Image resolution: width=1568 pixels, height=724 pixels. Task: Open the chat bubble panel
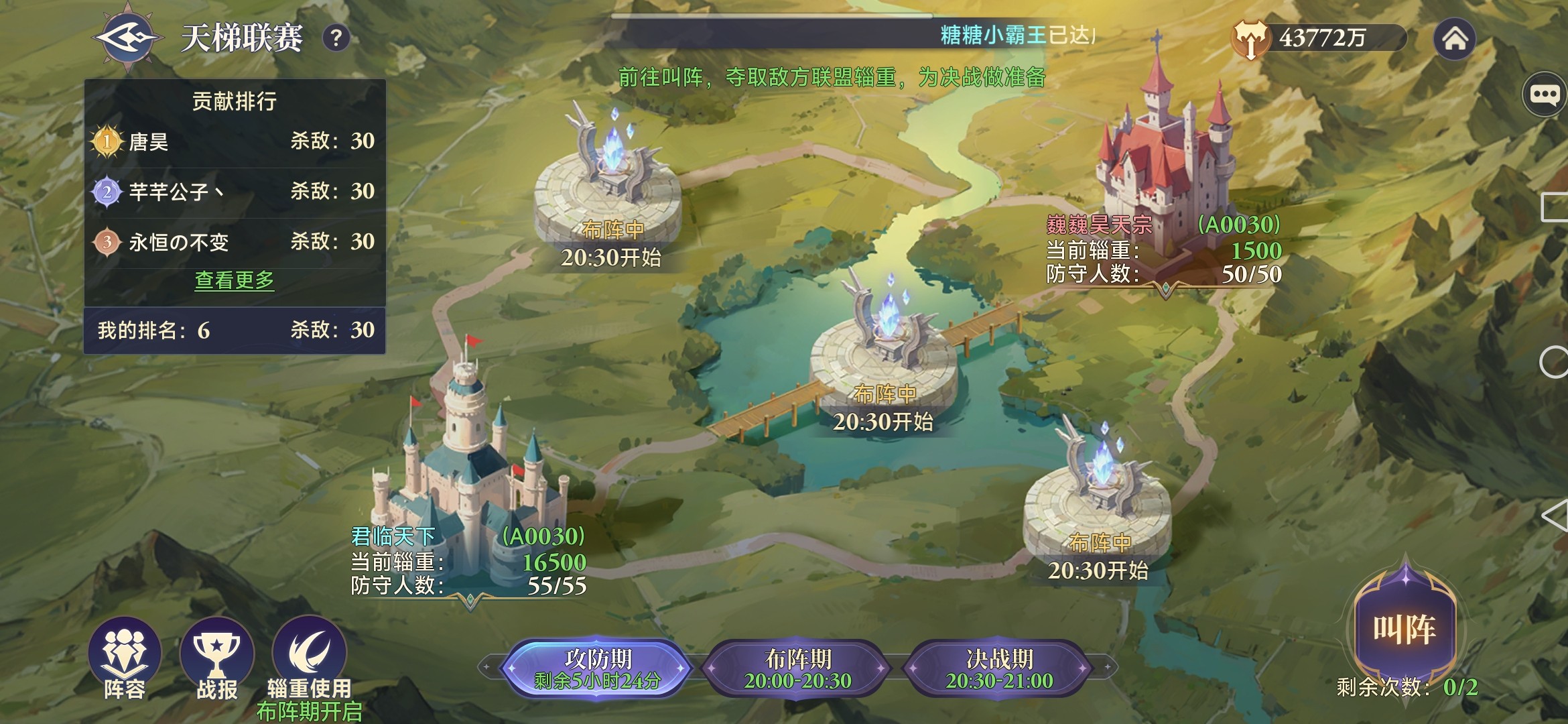pyautogui.click(x=1545, y=95)
